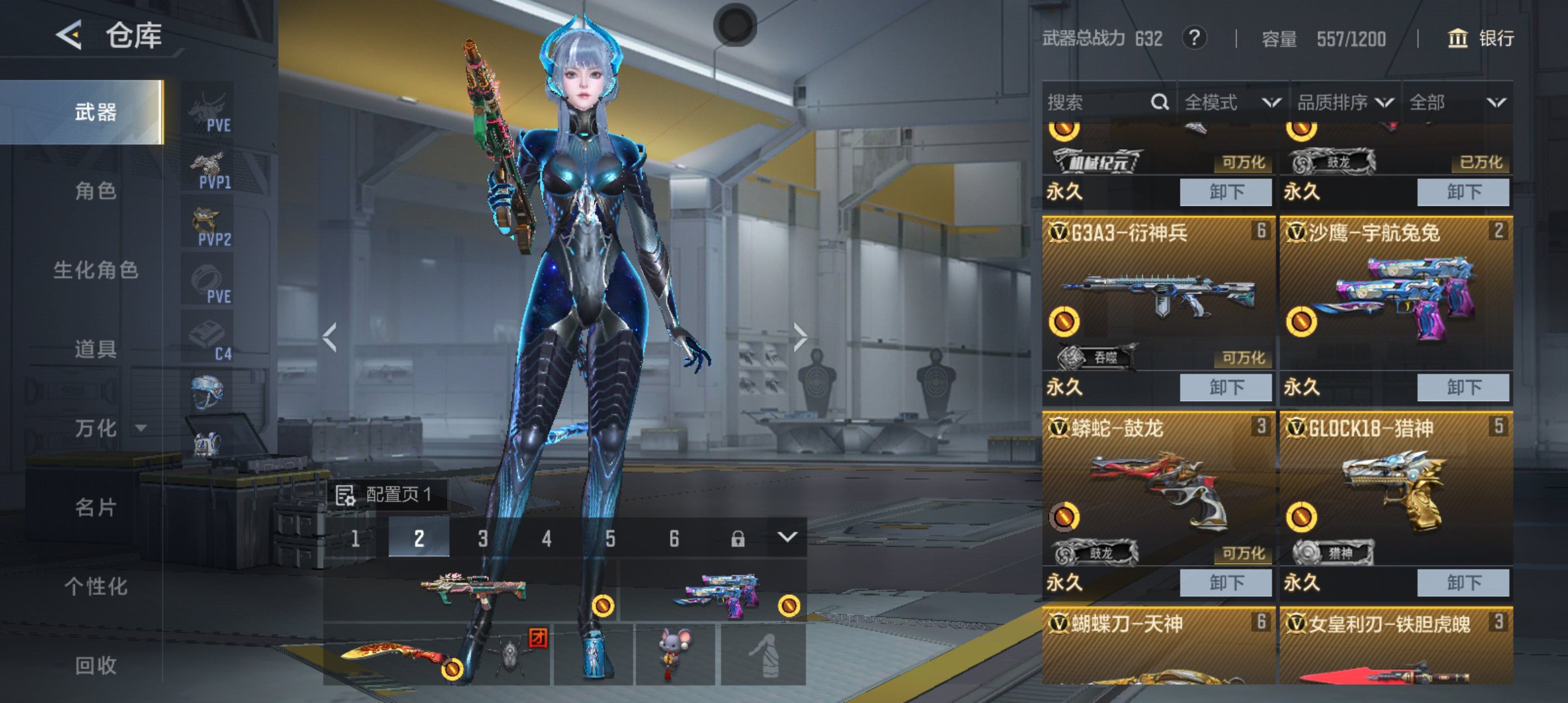The image size is (1568, 703).
Task: Open the 全模式 mode filter dropdown
Action: (x=1232, y=102)
